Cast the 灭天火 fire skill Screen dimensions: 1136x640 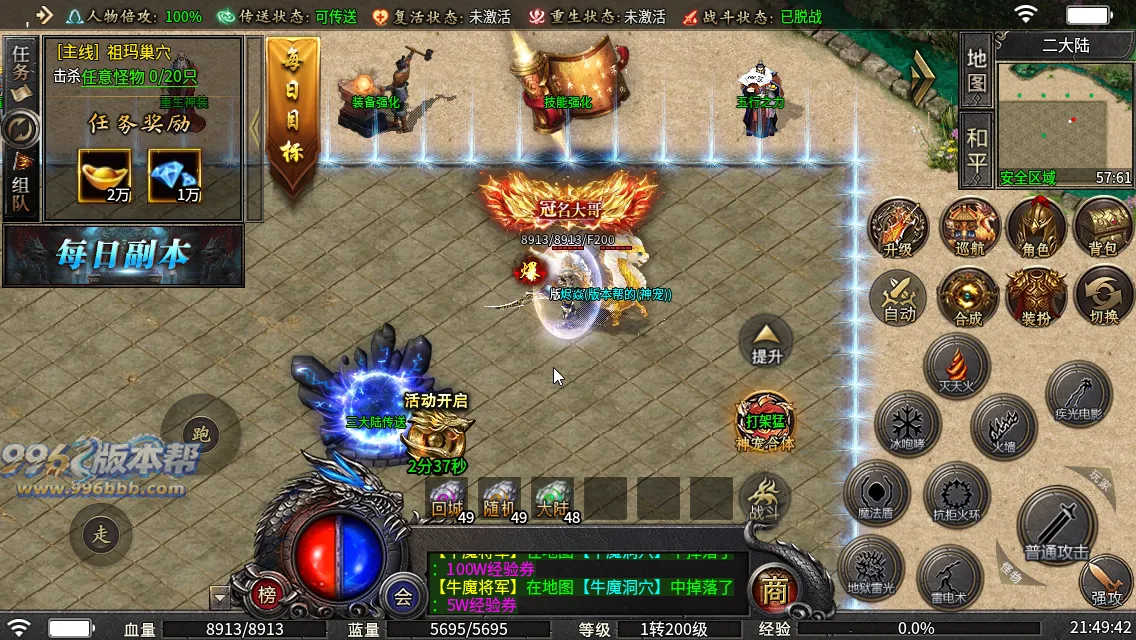pyautogui.click(x=957, y=366)
